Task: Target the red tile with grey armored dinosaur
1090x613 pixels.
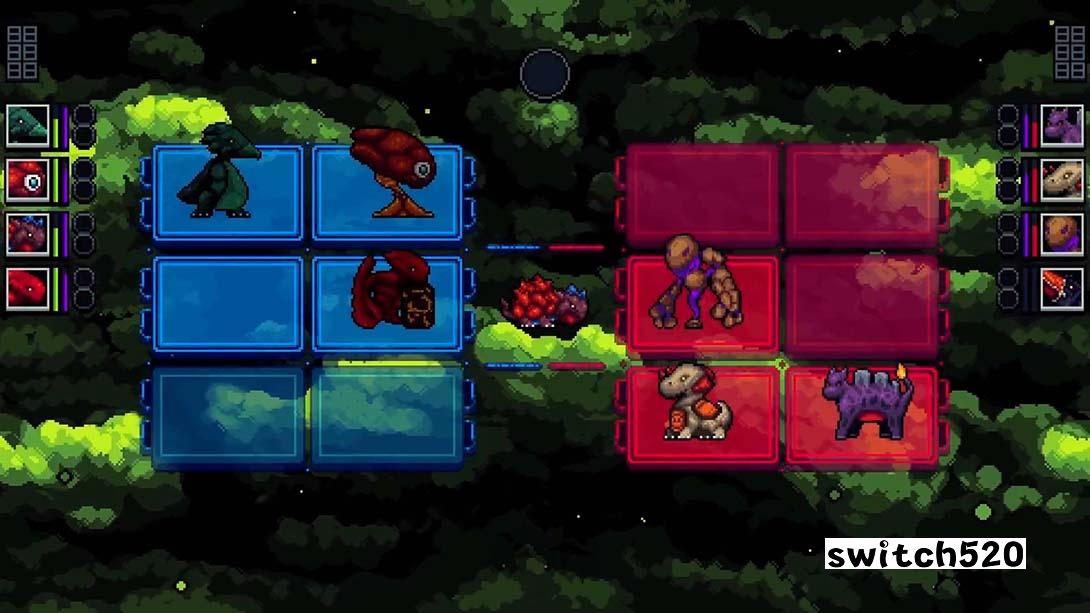Action: (x=702, y=415)
